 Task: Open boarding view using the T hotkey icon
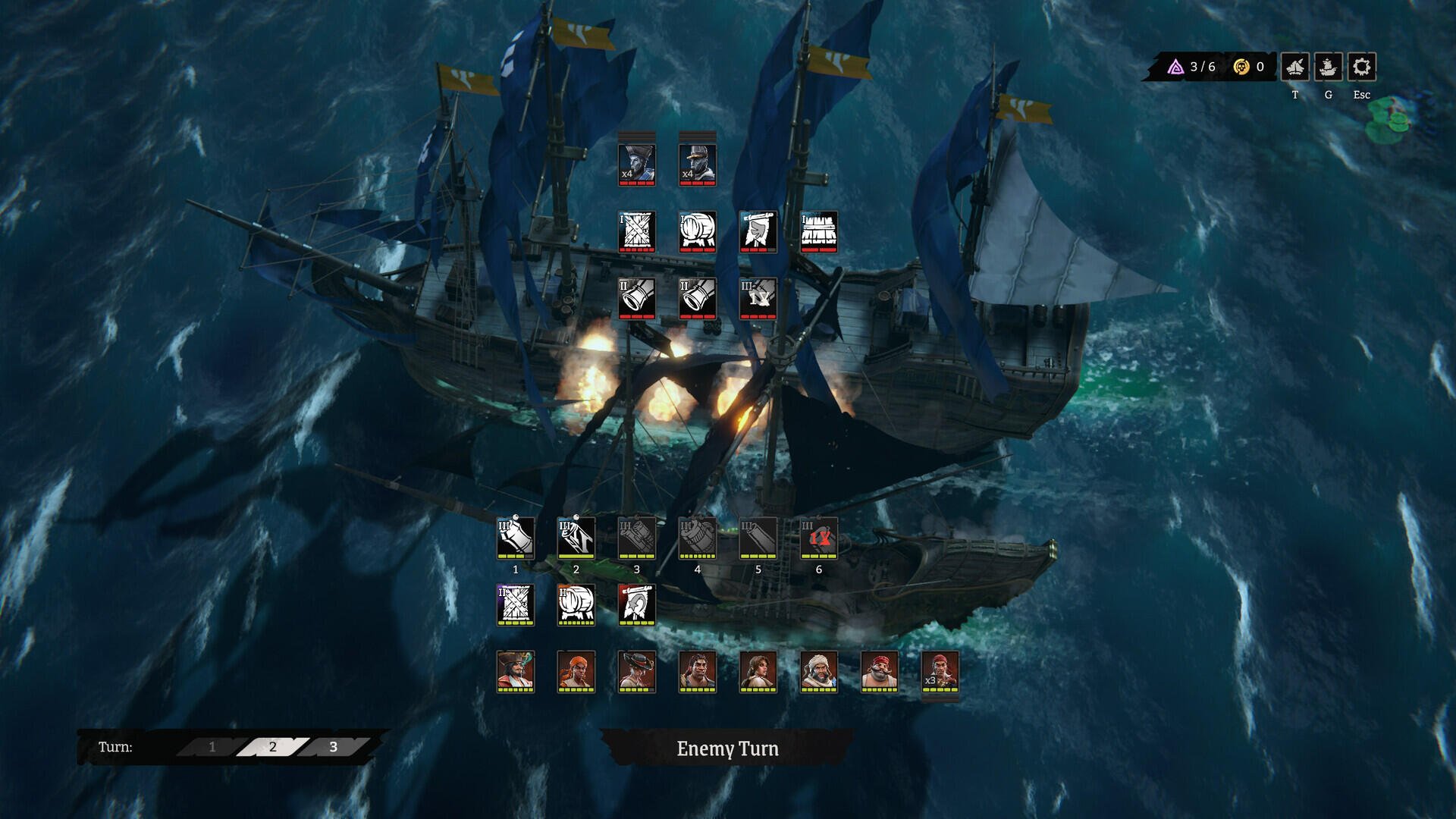1296,67
